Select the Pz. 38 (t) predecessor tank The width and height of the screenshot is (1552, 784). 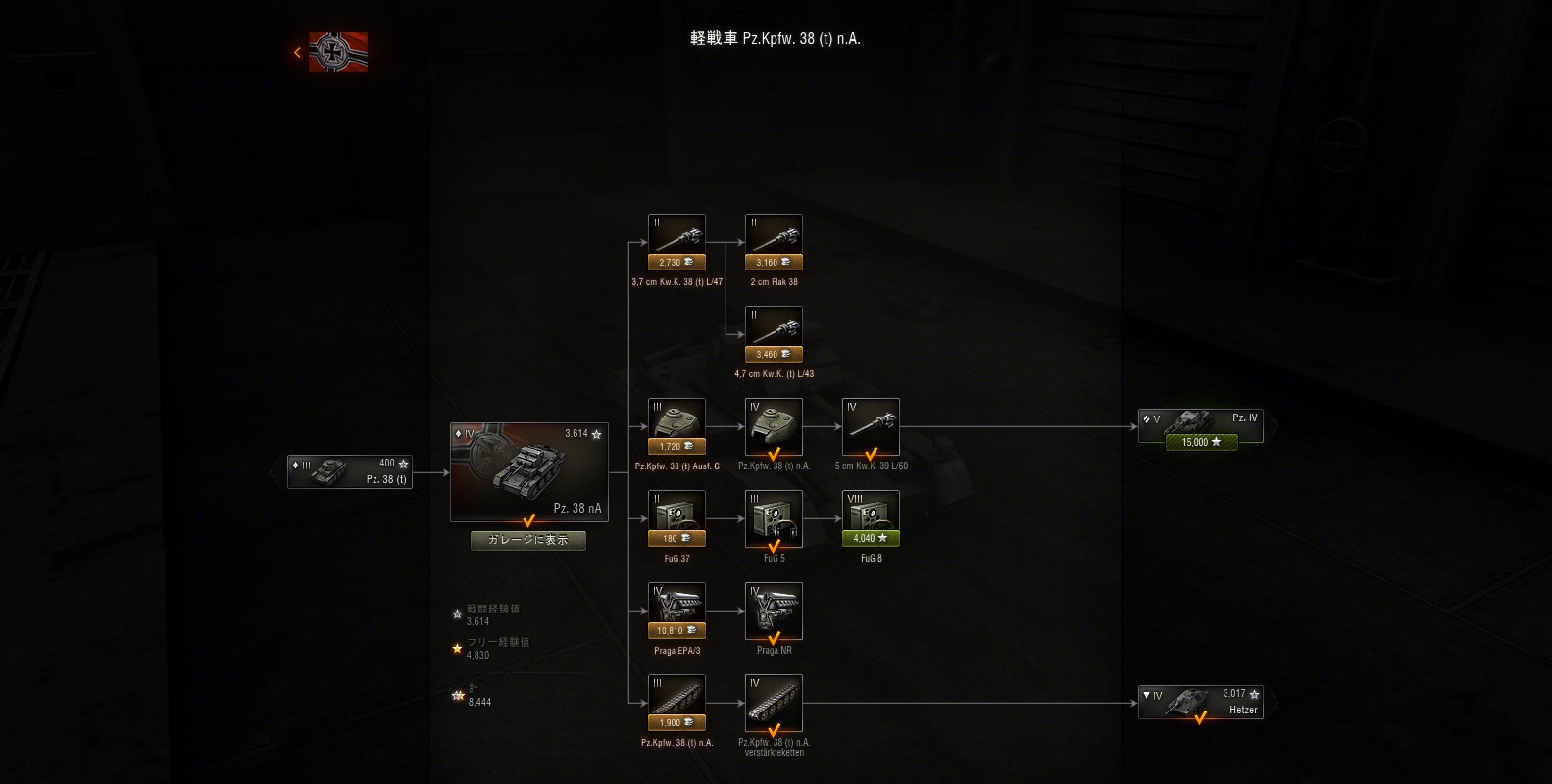click(x=349, y=471)
